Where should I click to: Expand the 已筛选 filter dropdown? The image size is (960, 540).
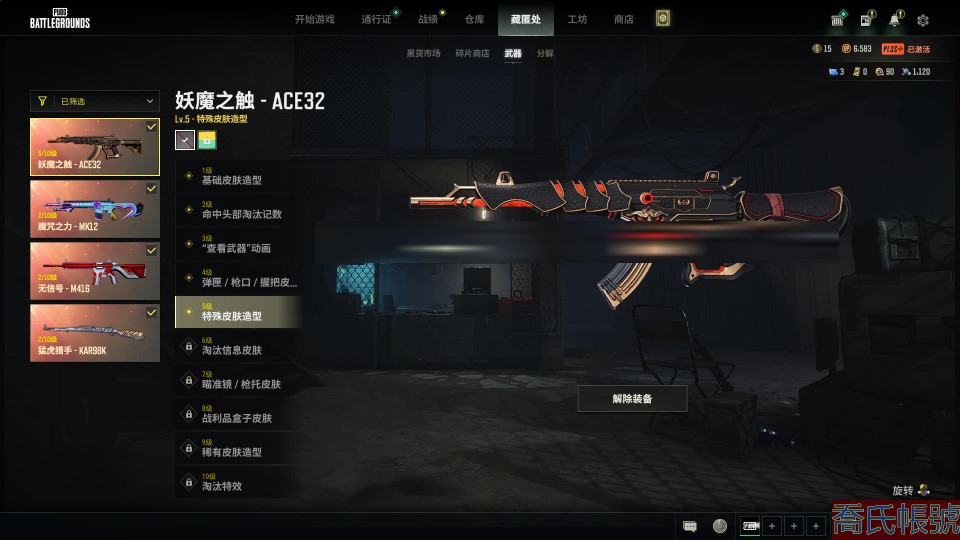pyautogui.click(x=94, y=101)
